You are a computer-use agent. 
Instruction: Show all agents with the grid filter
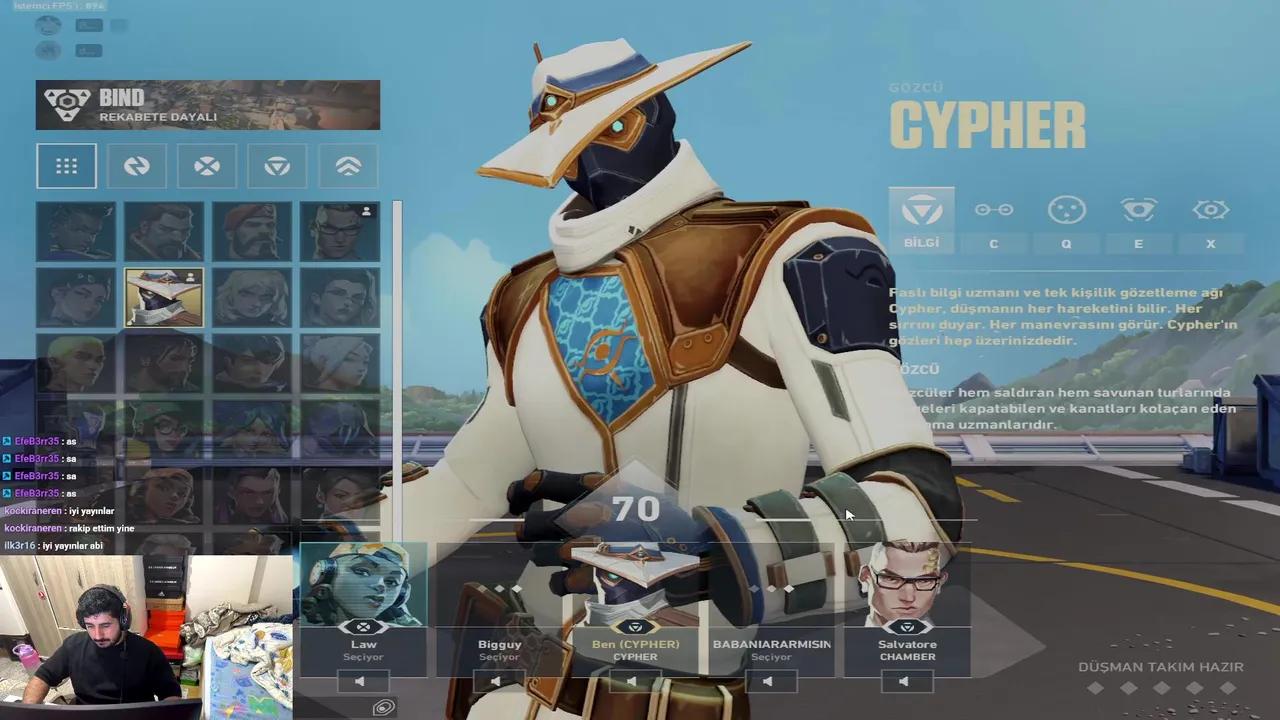66,166
